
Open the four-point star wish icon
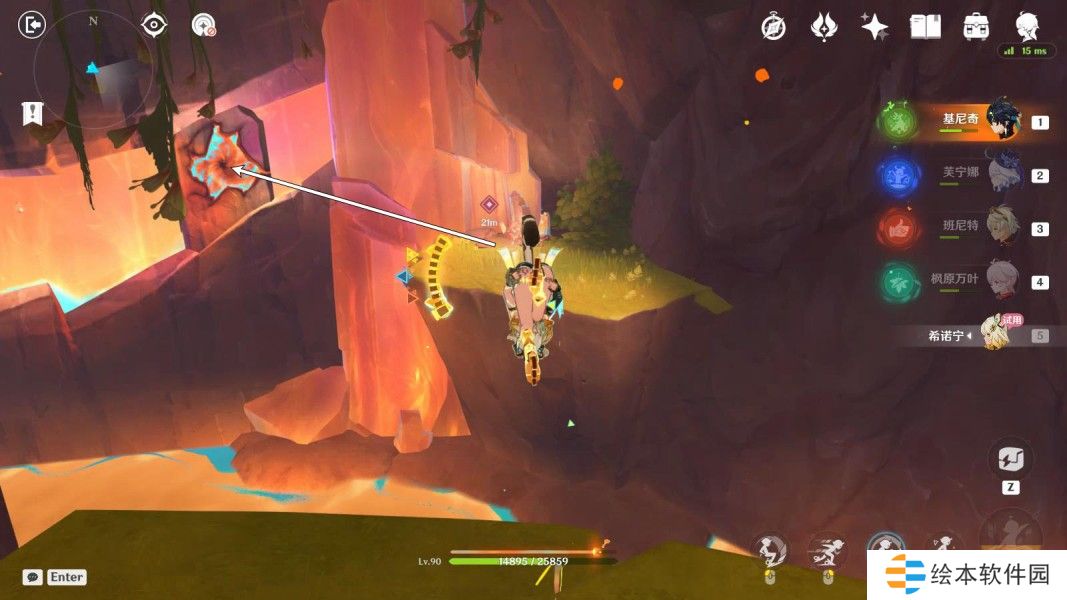click(875, 27)
